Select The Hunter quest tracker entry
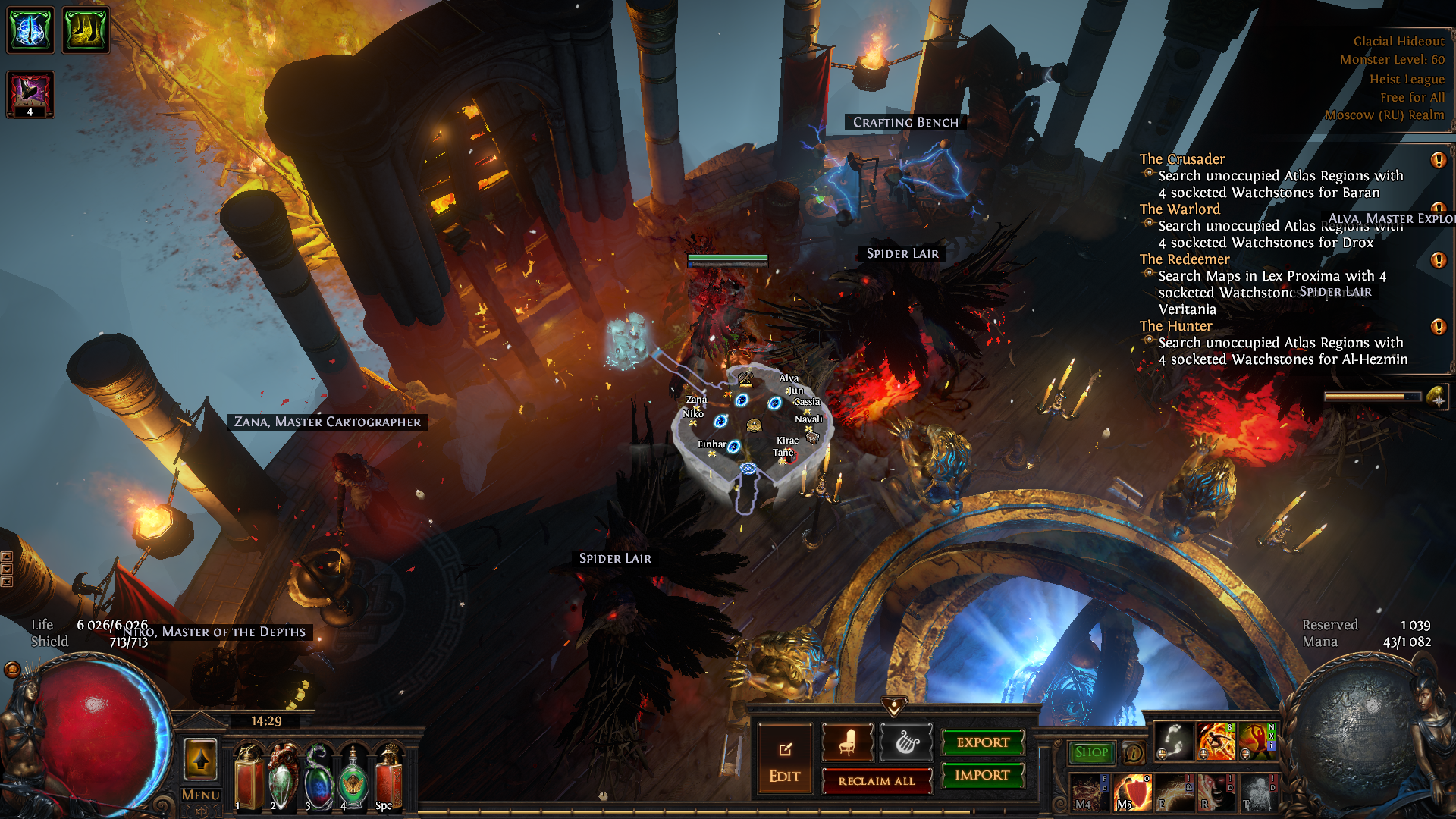The height and width of the screenshot is (819, 1456). (x=1175, y=326)
